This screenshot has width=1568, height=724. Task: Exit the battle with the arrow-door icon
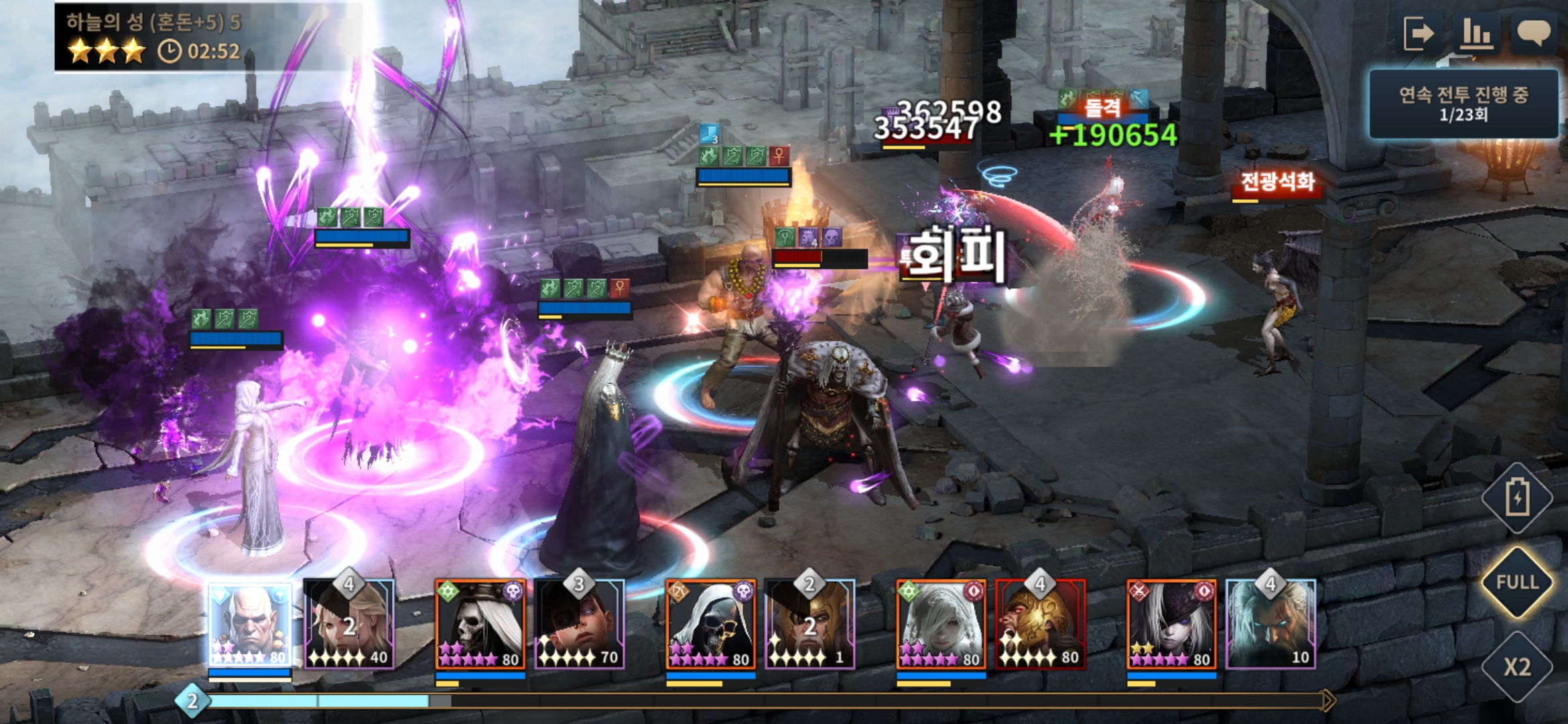pos(1419,34)
